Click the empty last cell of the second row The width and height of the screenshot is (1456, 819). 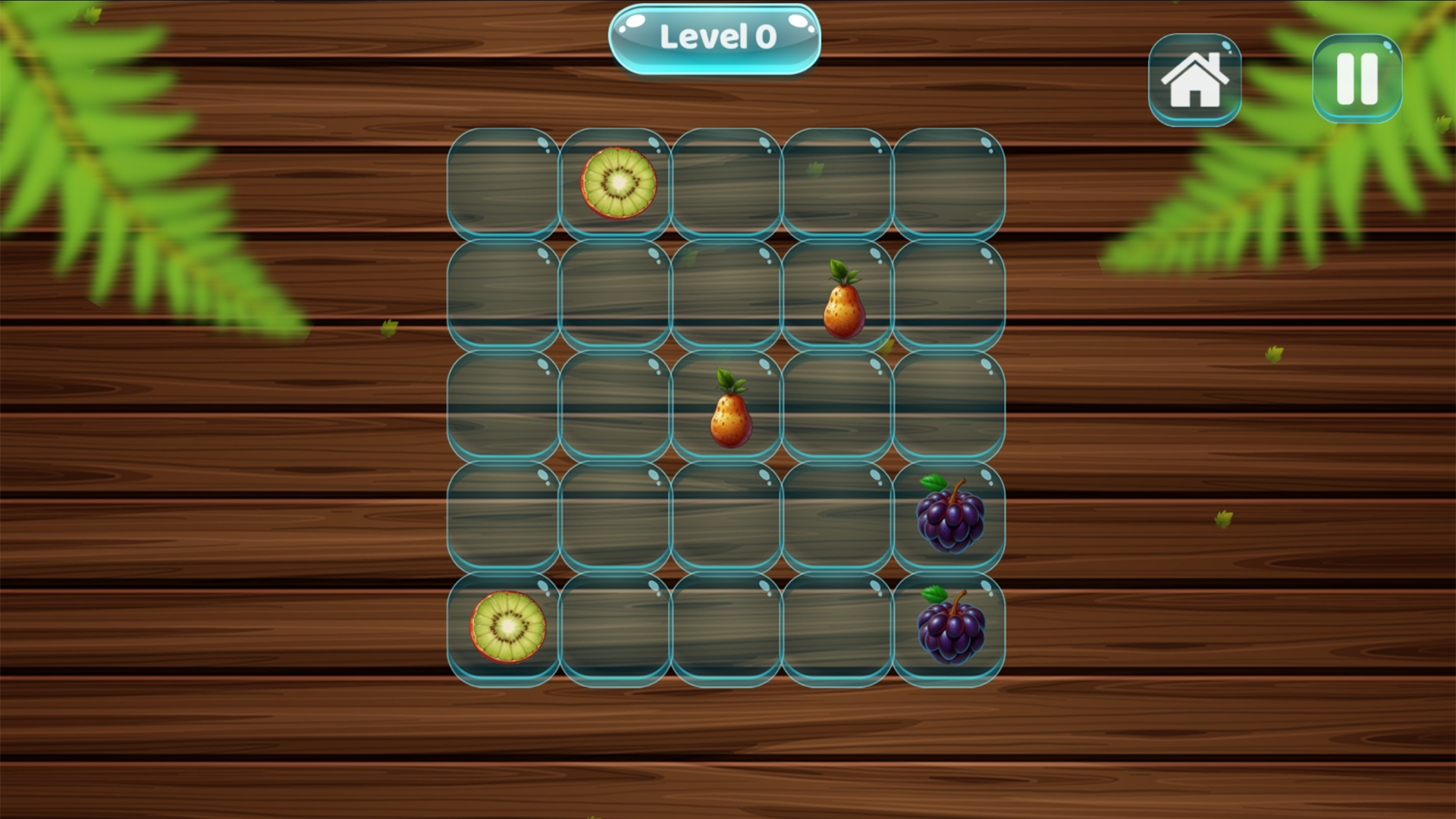[x=948, y=296]
